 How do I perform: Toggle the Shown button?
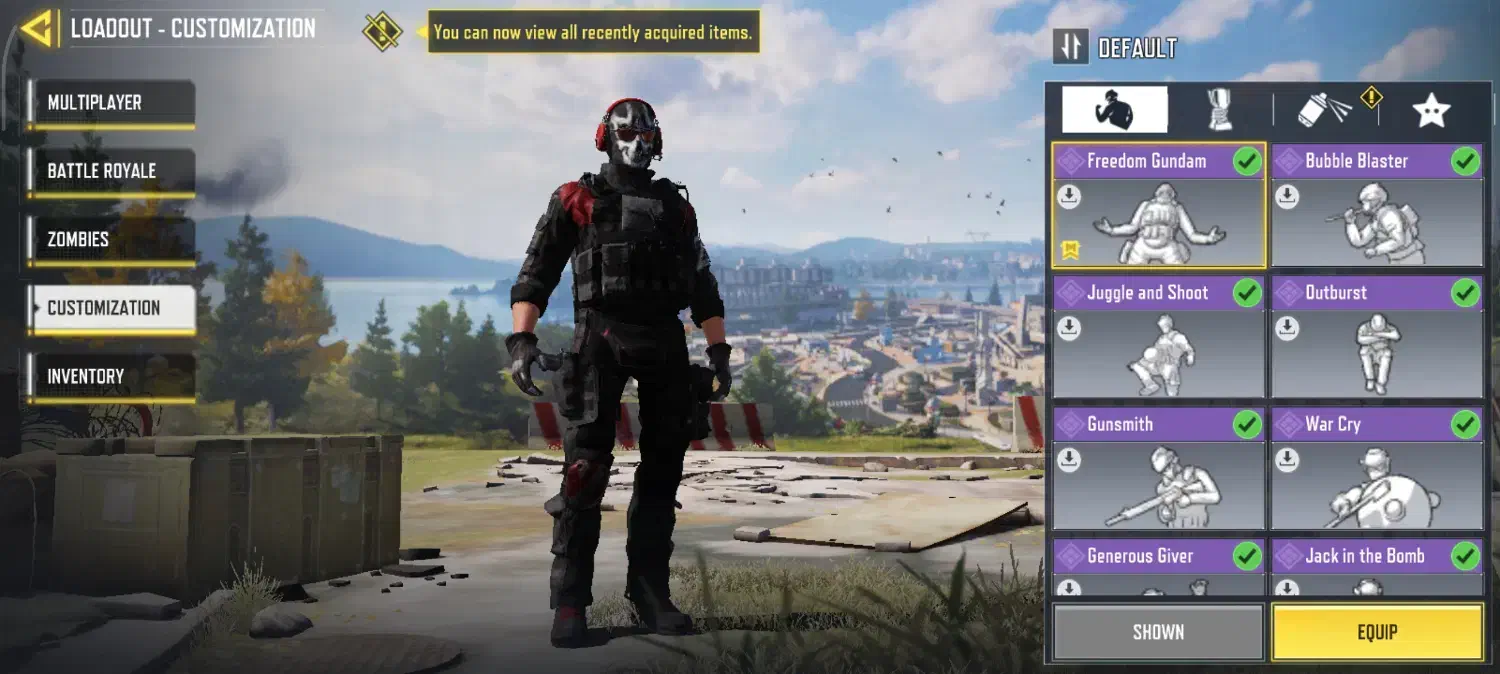(x=1158, y=632)
